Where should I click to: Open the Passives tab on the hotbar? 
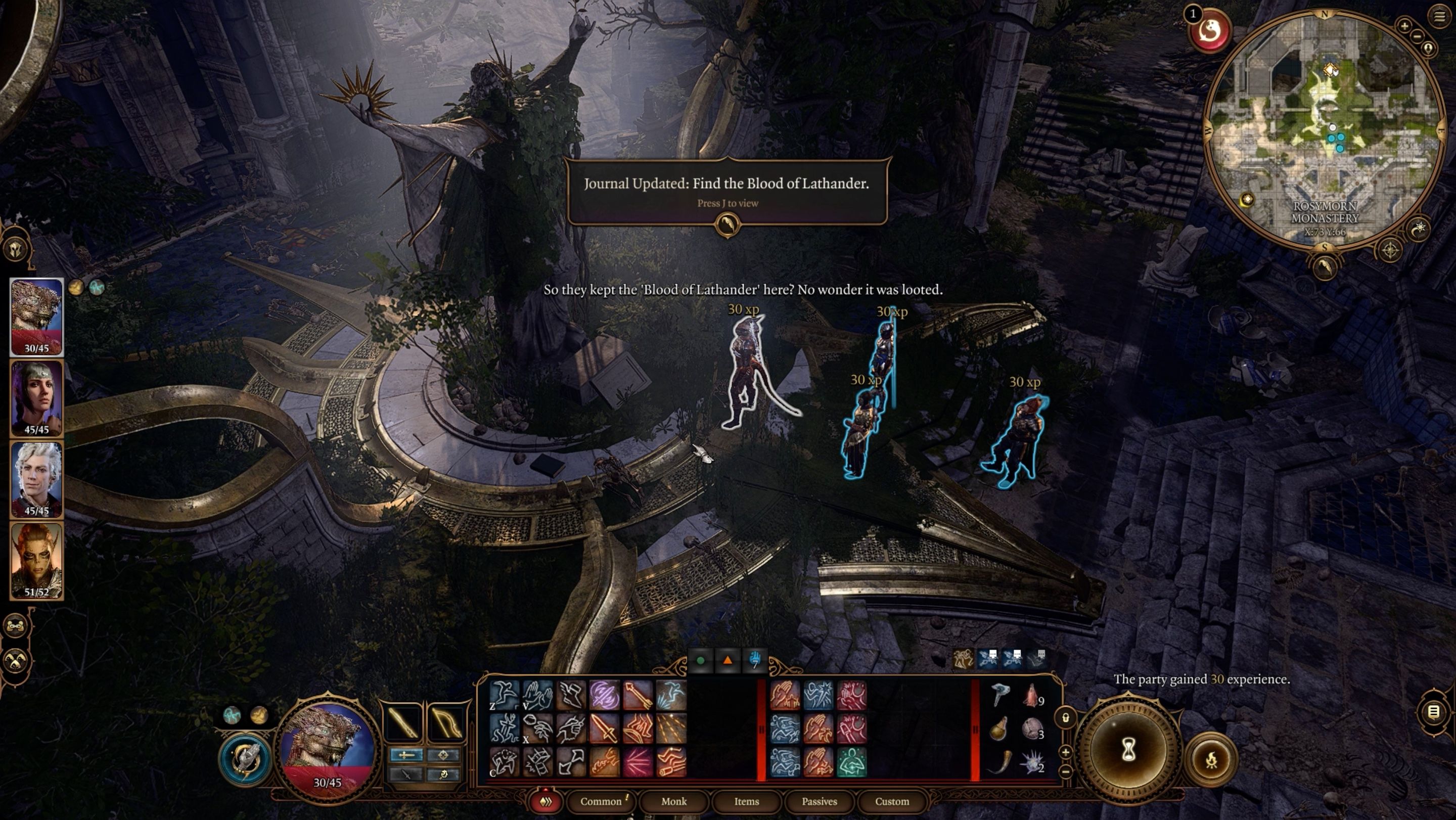point(819,801)
